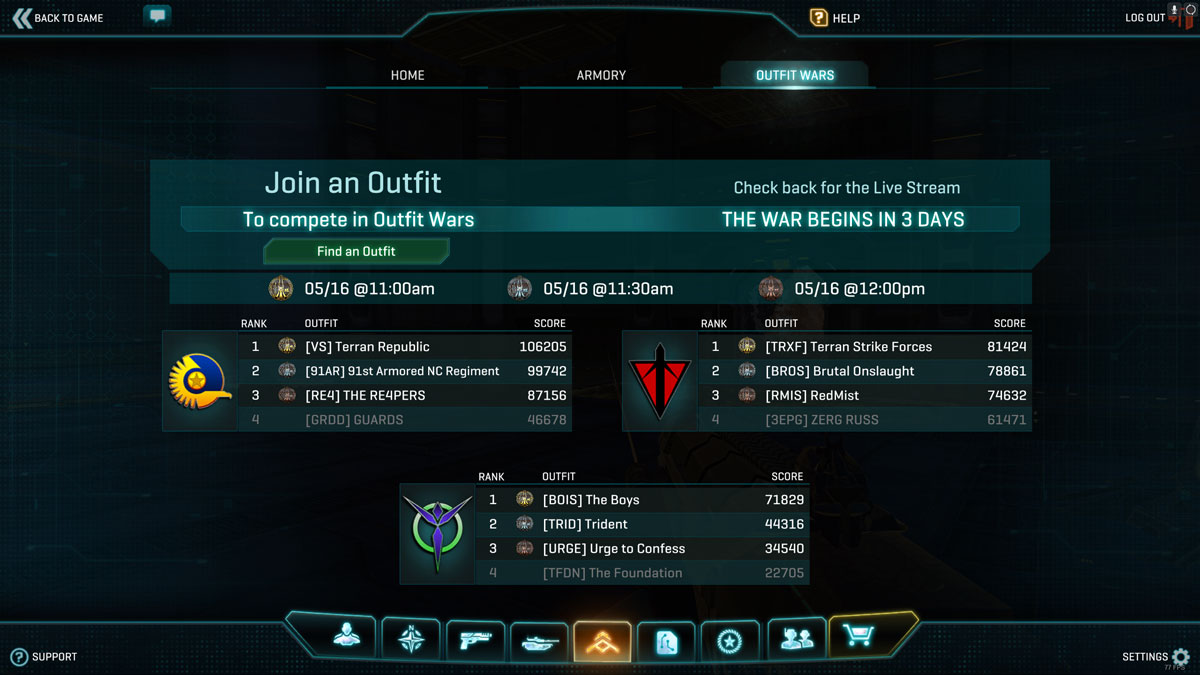The image size is (1200, 675).
Task: Open the shopping cart store icon
Action: coord(858,635)
